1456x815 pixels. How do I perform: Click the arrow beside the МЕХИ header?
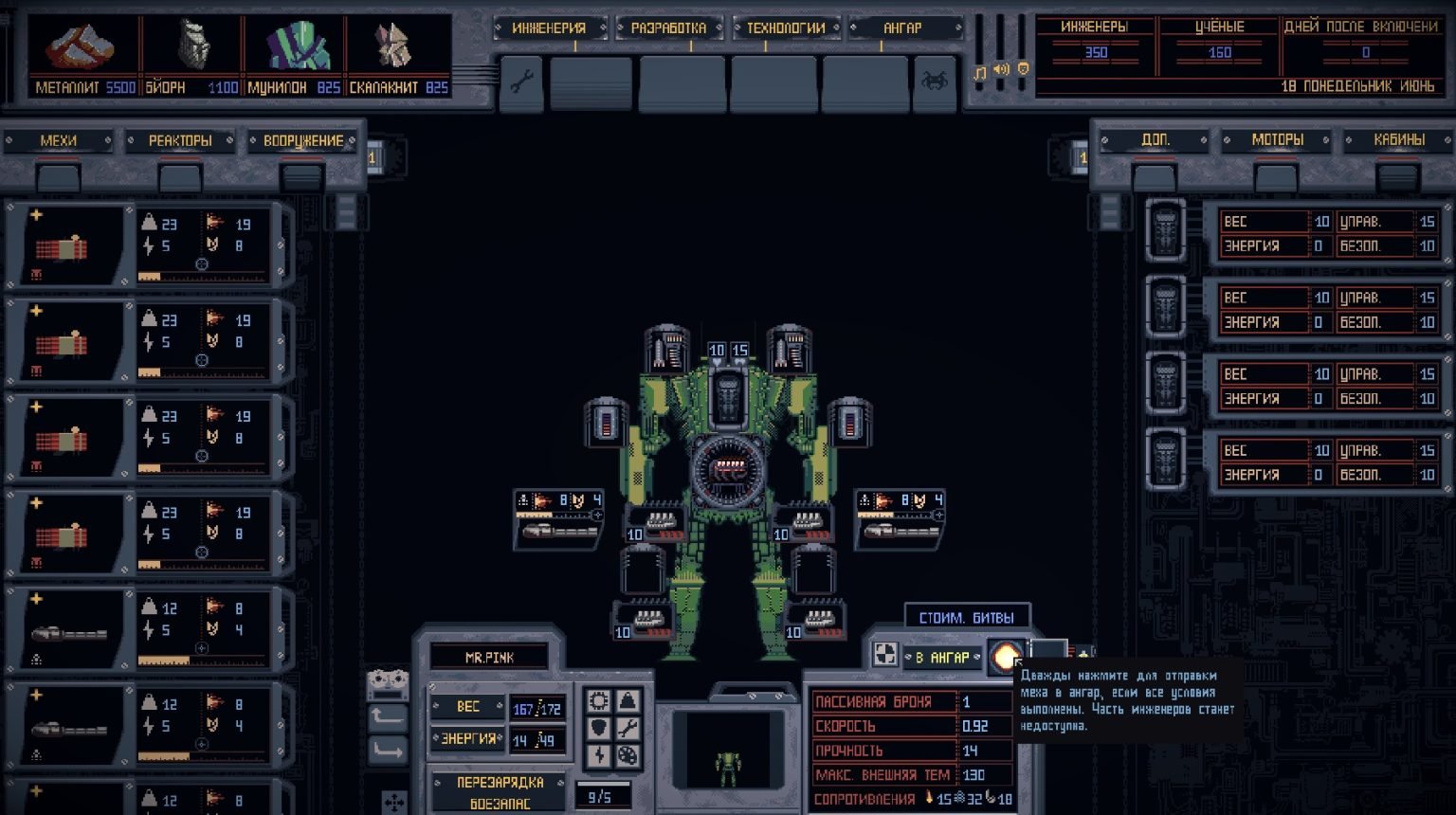(110, 139)
